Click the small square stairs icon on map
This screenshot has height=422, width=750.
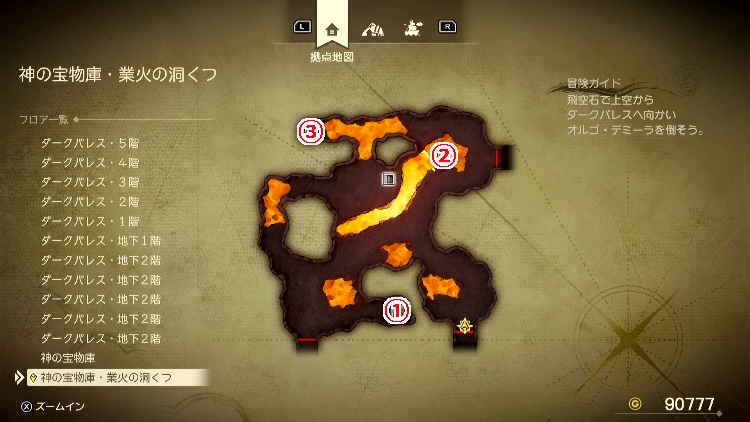[x=389, y=179]
